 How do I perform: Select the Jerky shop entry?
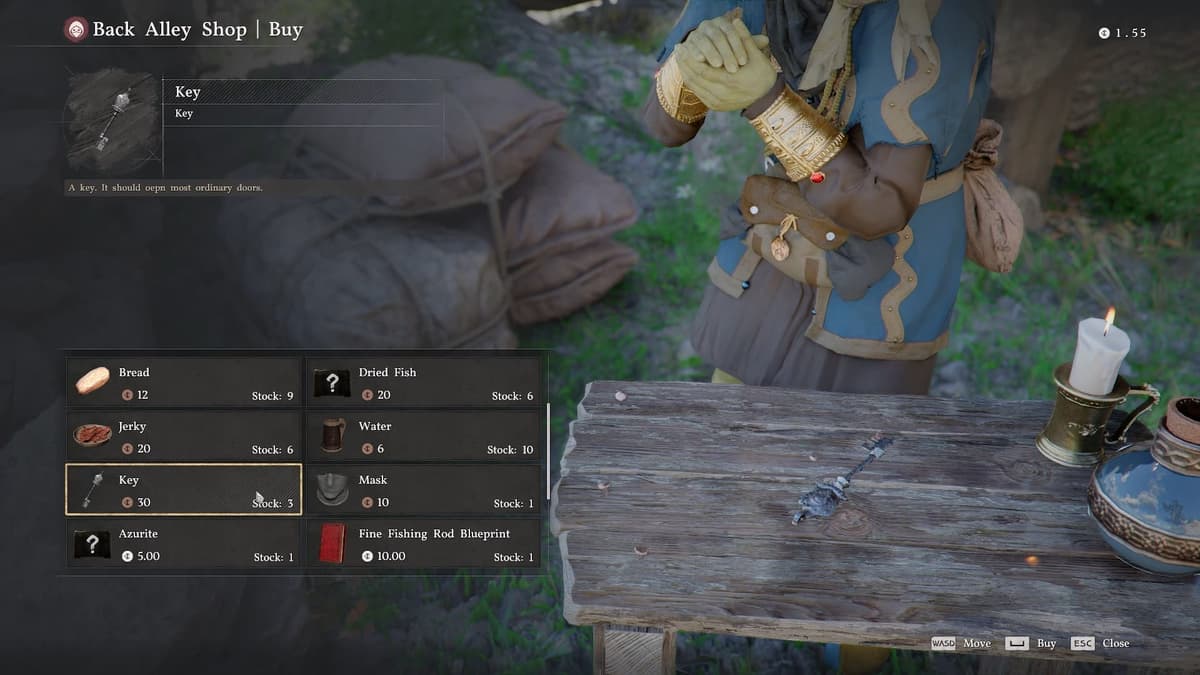click(x=184, y=436)
